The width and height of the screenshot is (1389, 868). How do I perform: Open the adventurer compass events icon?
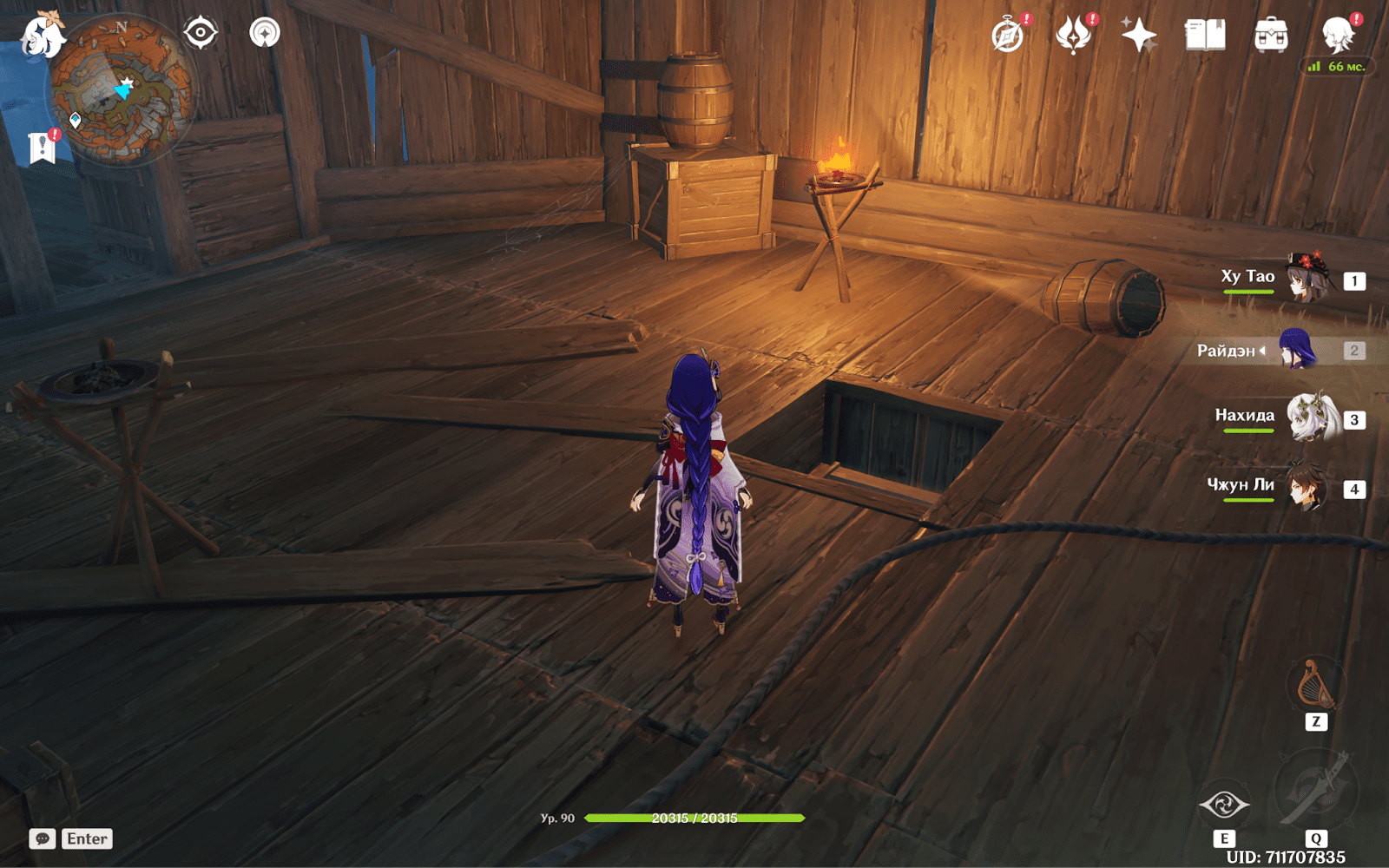pyautogui.click(x=1009, y=36)
